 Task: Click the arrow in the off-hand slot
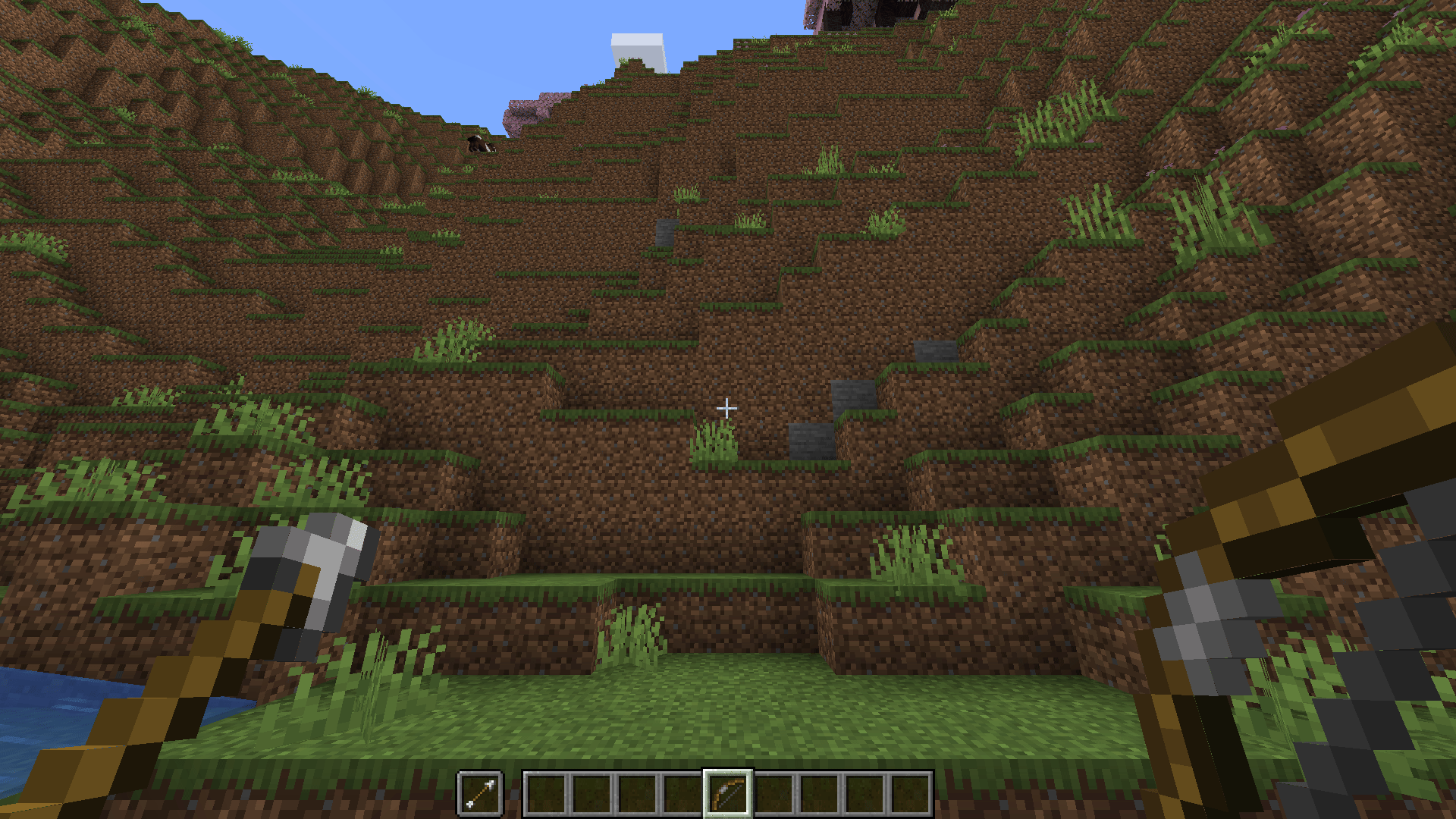tap(479, 794)
